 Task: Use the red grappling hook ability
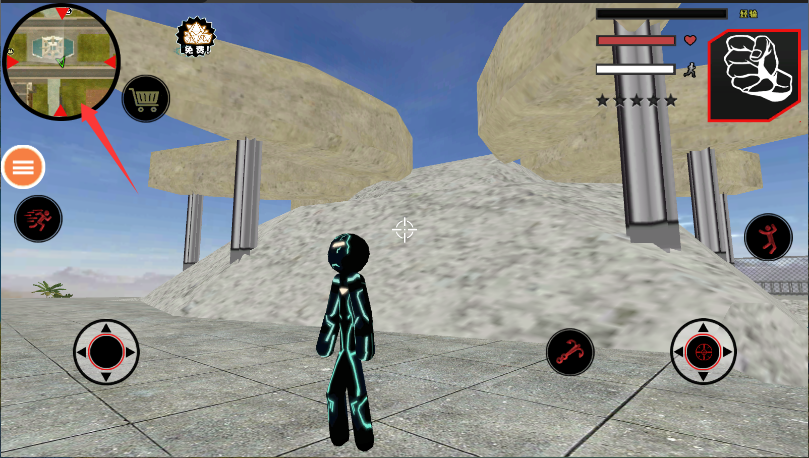(x=570, y=352)
